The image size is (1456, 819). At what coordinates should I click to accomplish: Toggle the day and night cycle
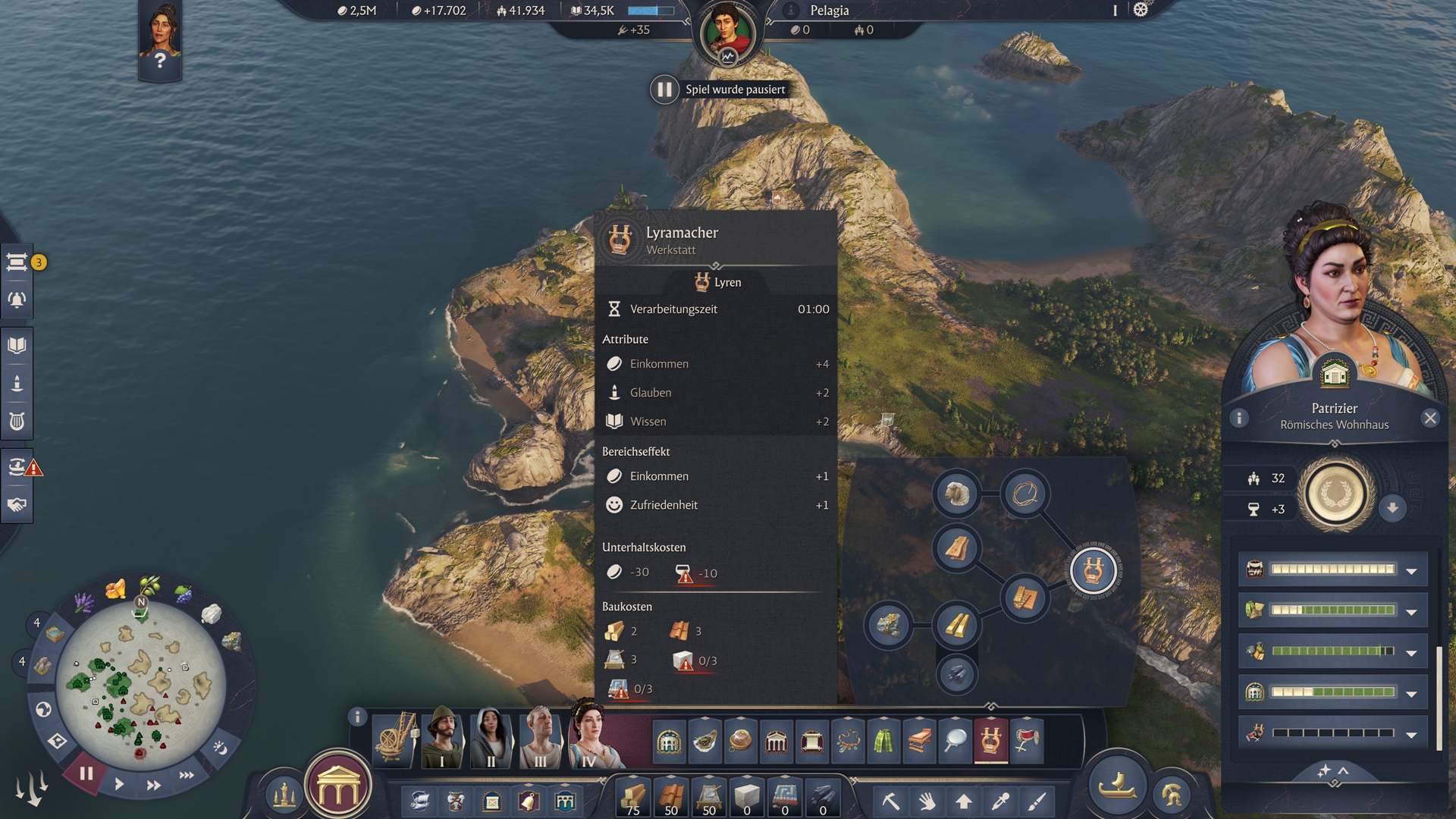[x=220, y=748]
